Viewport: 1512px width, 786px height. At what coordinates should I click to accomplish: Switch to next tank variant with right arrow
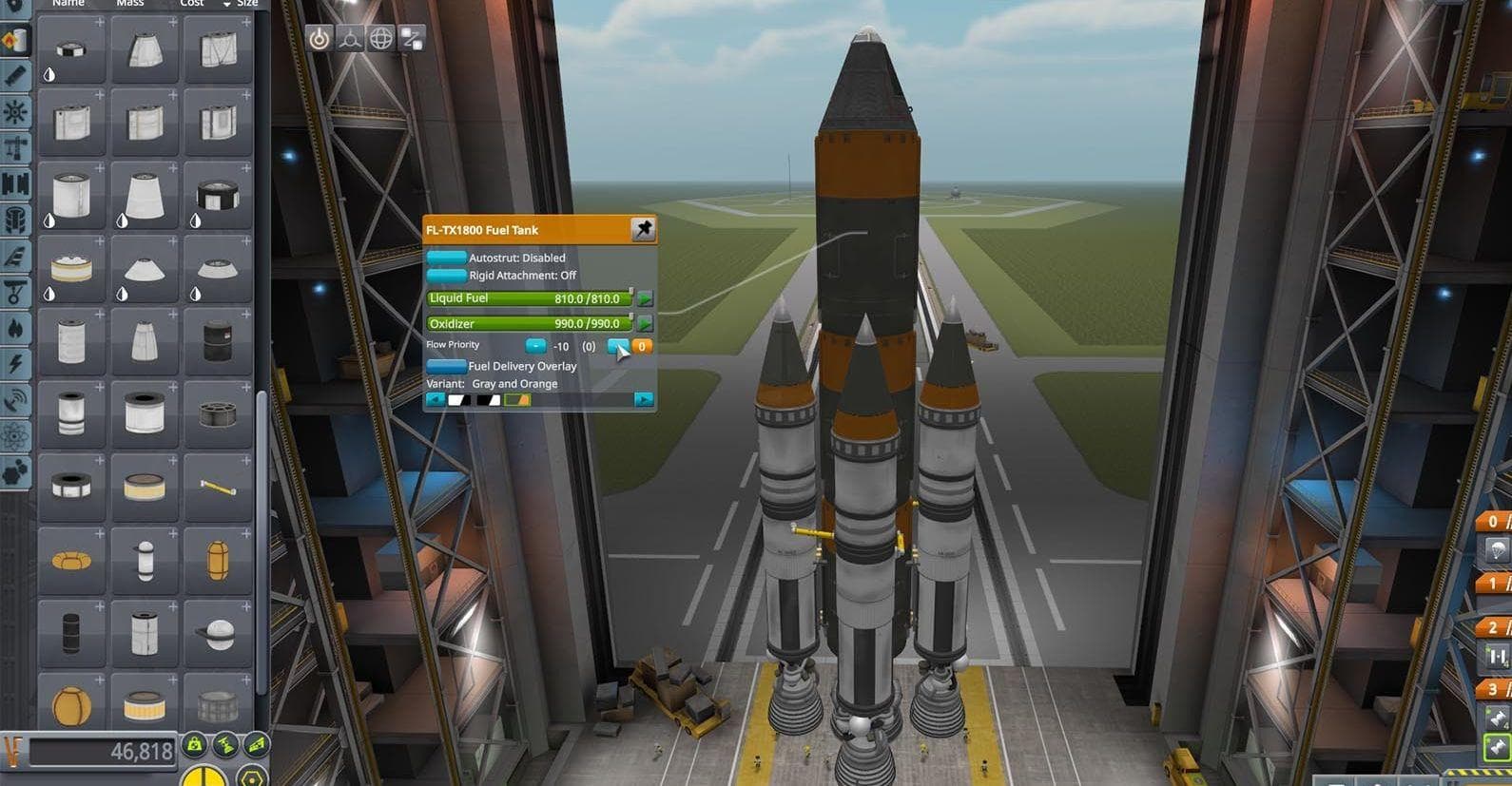click(644, 400)
